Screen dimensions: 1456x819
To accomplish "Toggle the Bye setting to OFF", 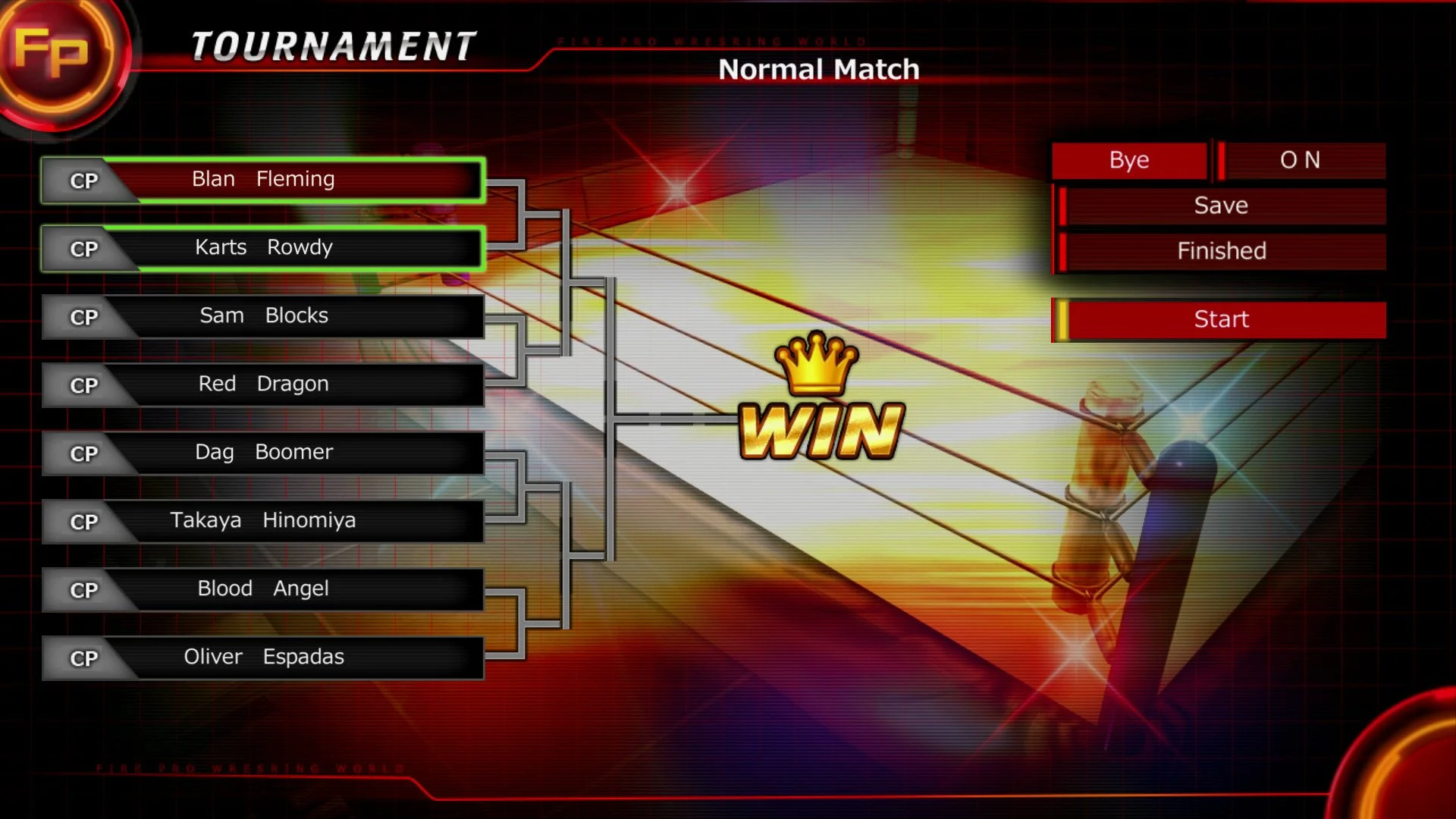I will click(1128, 160).
